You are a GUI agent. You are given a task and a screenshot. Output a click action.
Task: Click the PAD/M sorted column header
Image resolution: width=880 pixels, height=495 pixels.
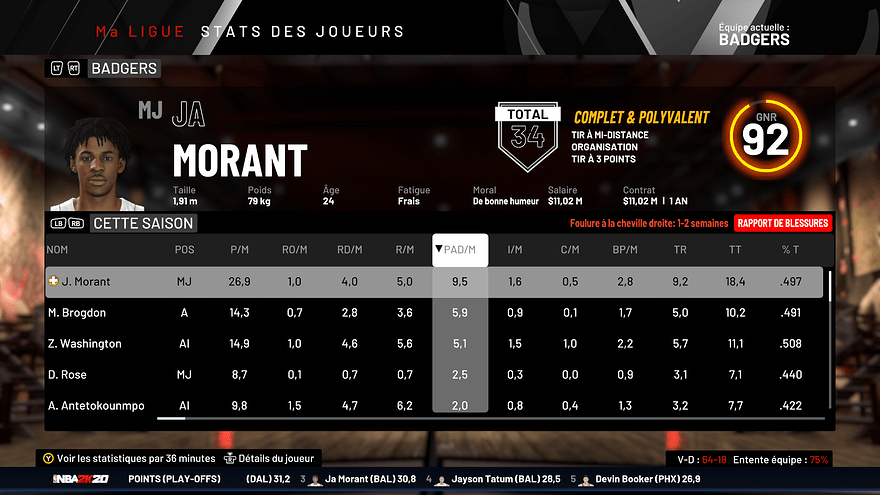tap(460, 249)
